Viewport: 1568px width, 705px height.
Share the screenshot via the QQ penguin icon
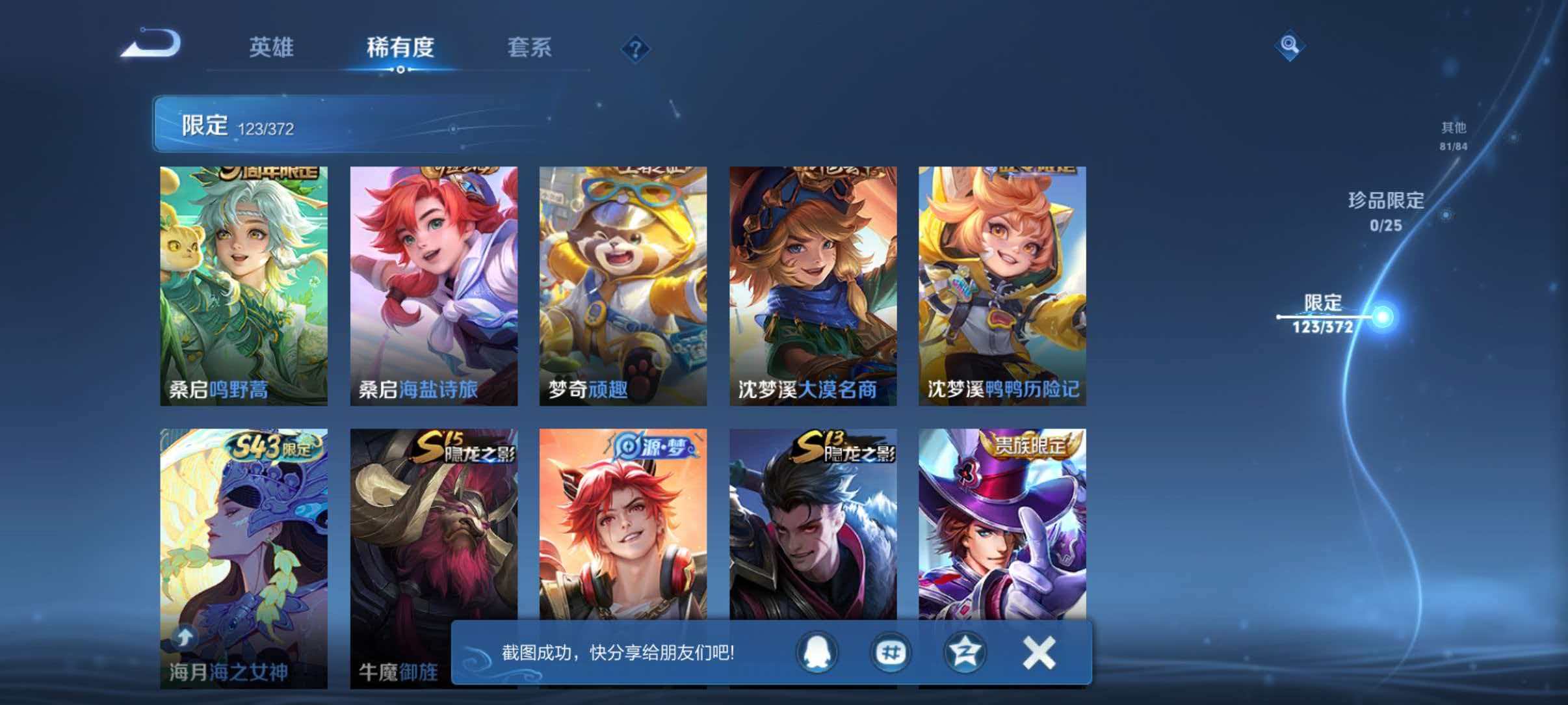[817, 652]
